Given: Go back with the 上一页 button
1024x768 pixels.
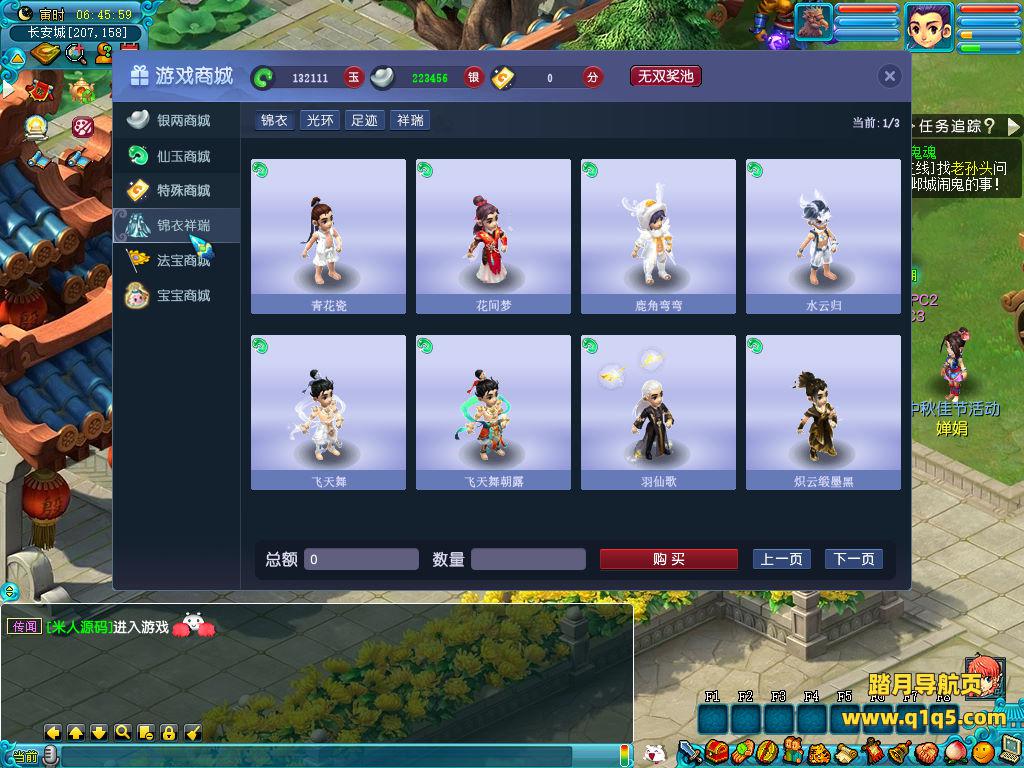Looking at the screenshot, I should 781,559.
